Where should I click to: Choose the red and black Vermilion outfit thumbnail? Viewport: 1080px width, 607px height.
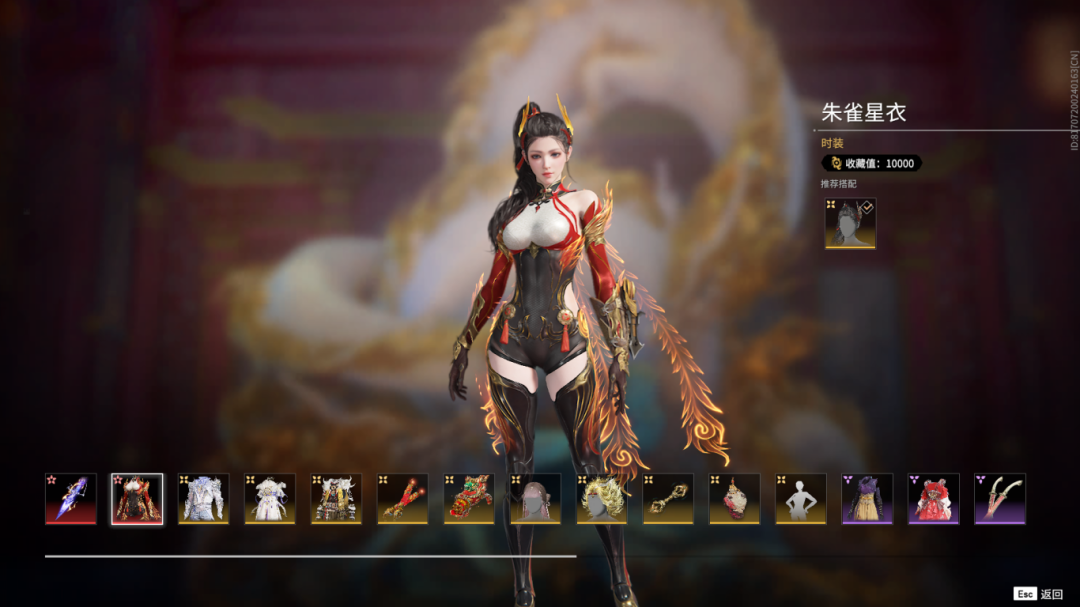click(x=137, y=498)
